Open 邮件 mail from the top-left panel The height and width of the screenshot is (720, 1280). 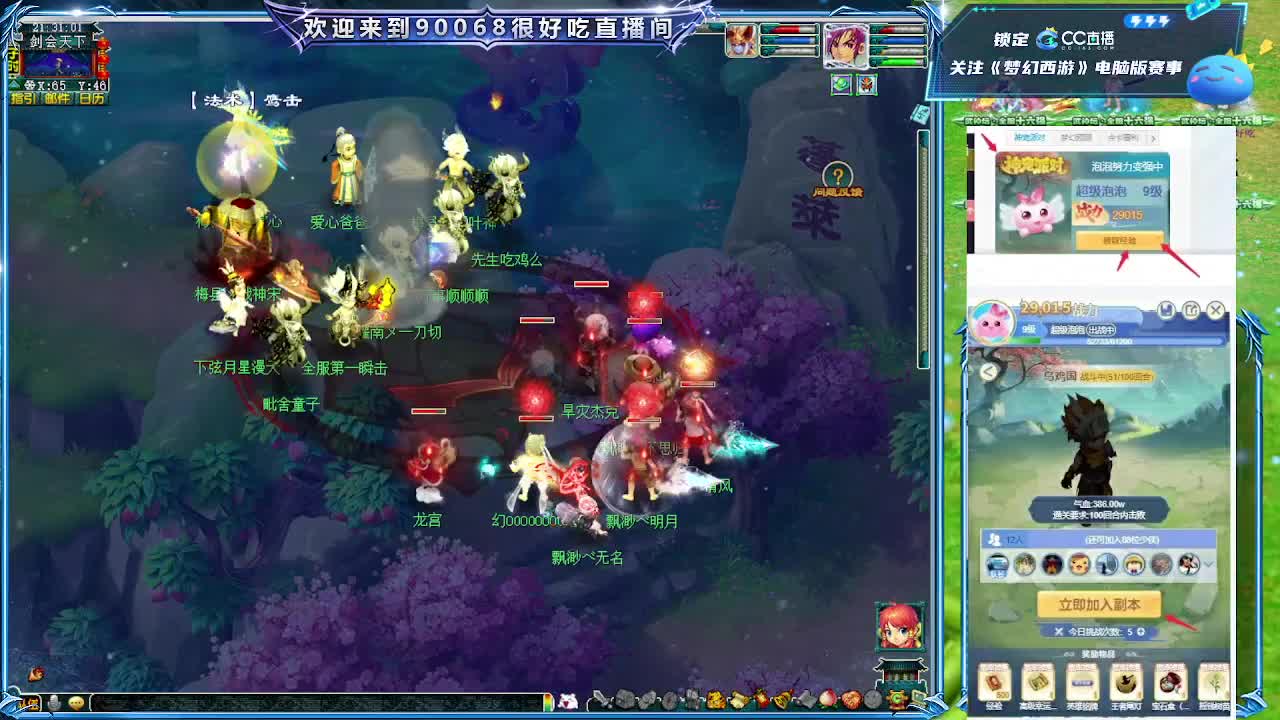56,97
